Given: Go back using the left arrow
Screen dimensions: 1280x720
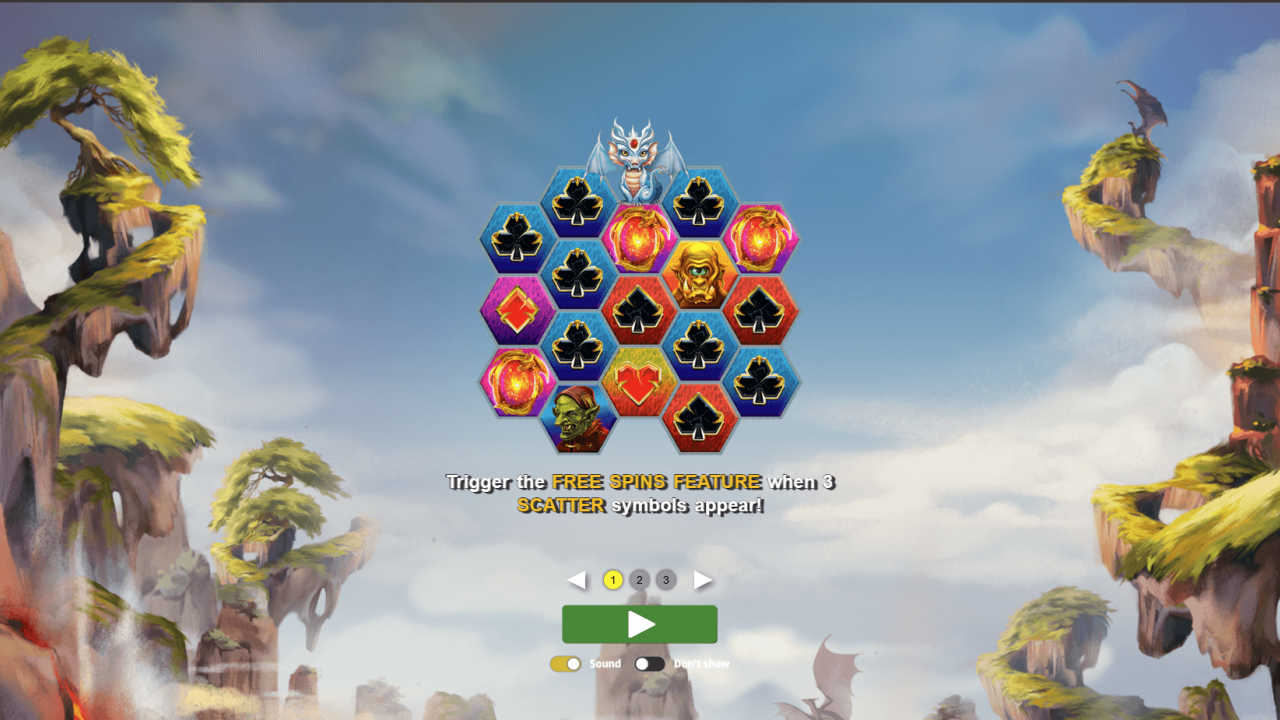Looking at the screenshot, I should tap(579, 579).
